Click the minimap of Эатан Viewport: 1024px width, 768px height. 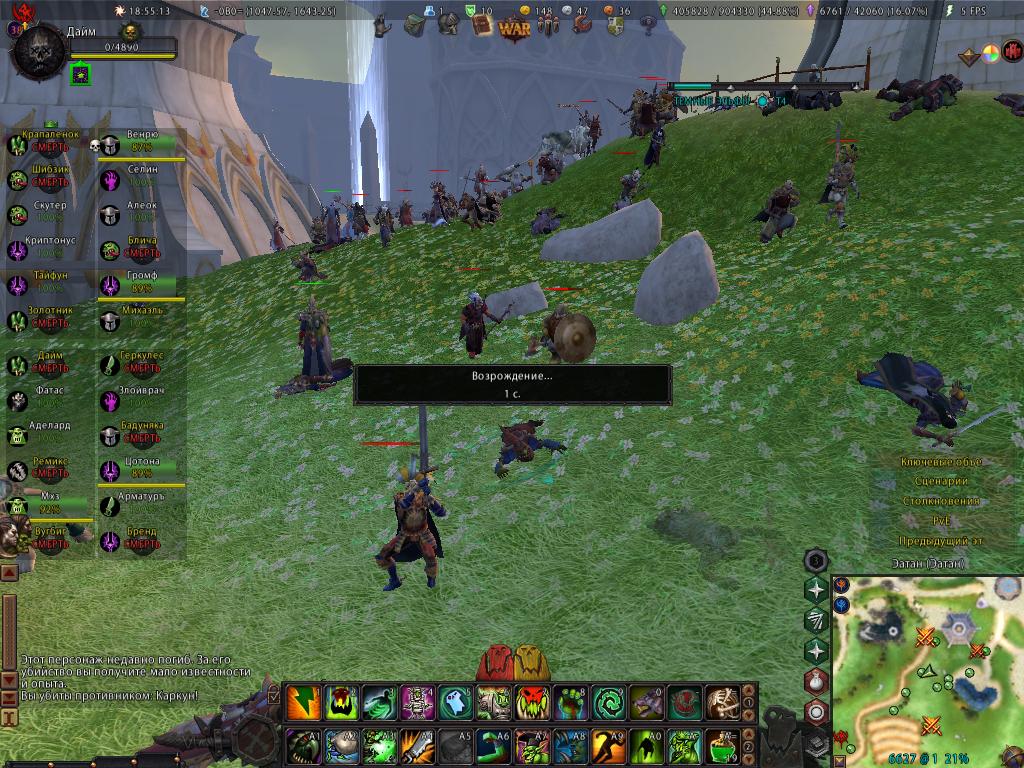[x=926, y=660]
